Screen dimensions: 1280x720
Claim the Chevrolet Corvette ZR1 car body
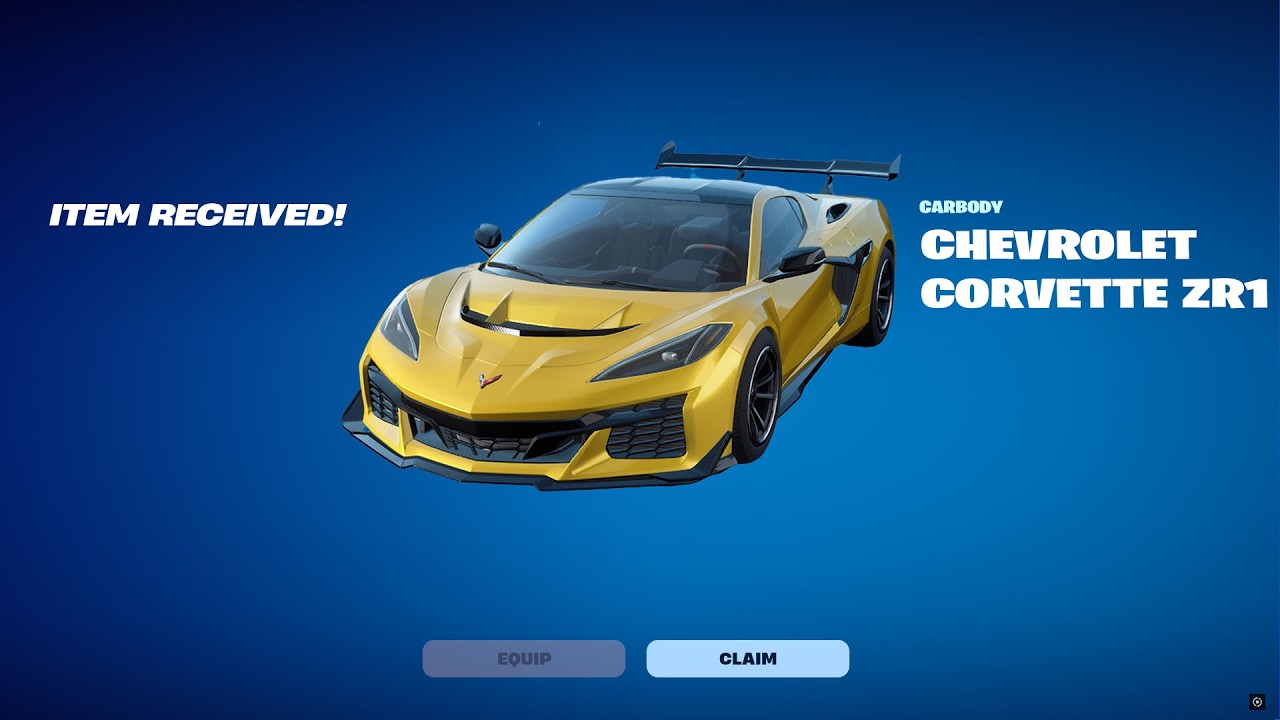coord(747,659)
